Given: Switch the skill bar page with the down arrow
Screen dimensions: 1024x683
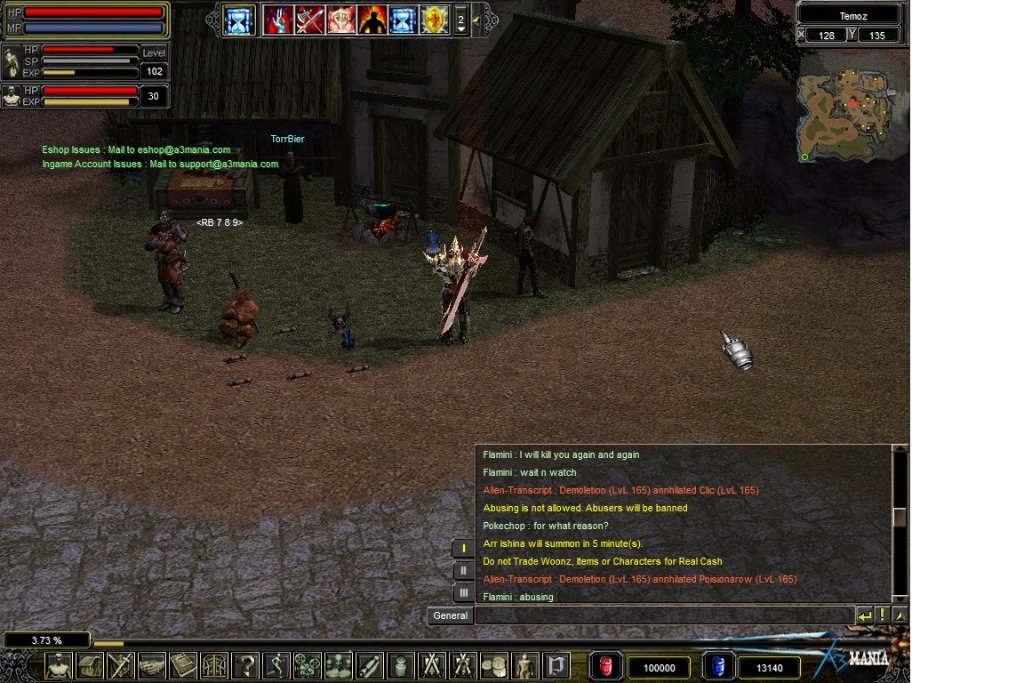Looking at the screenshot, I should [x=460, y=29].
